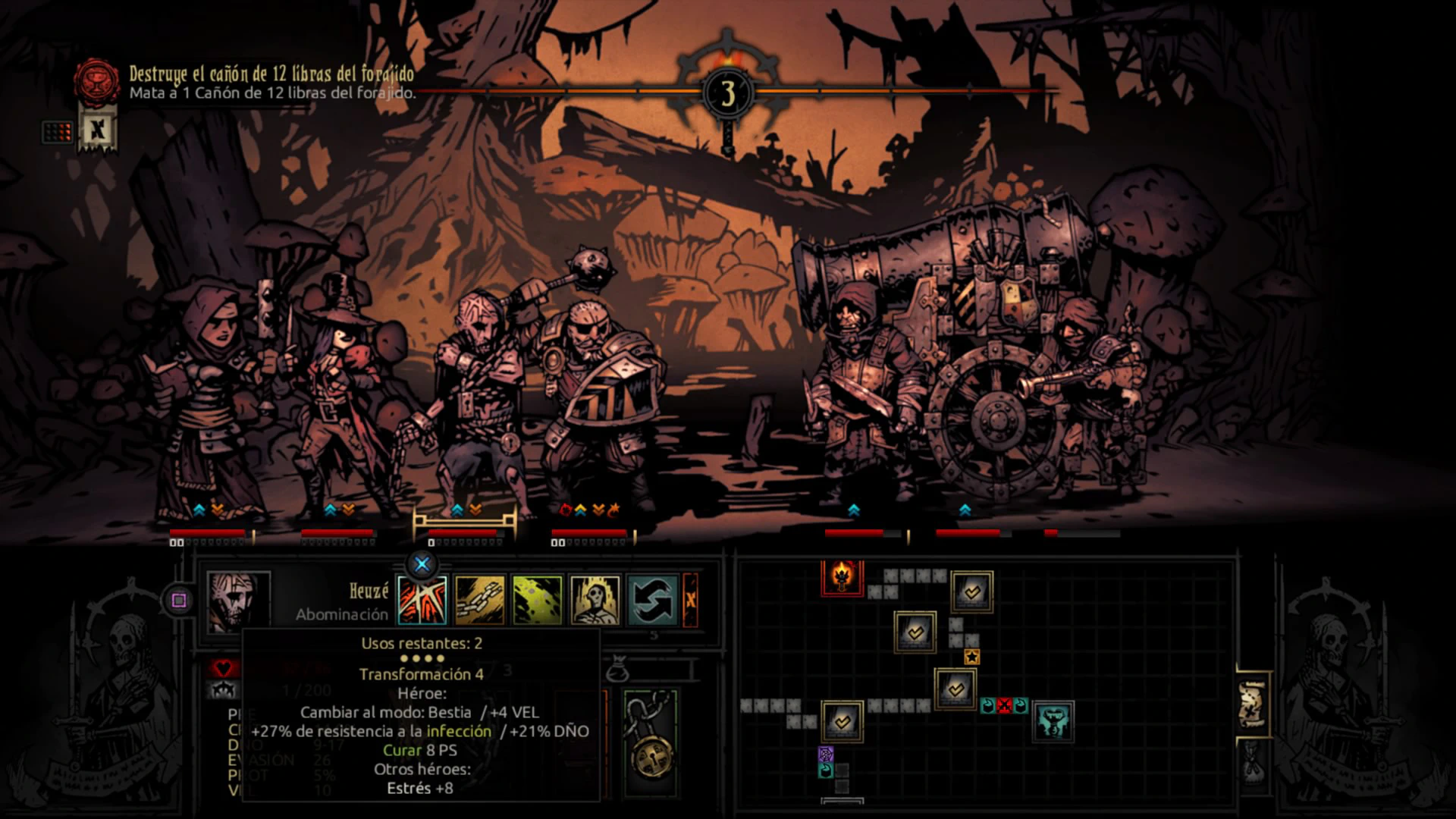Select the chain attack skill
The image size is (1456, 819).
480,600
